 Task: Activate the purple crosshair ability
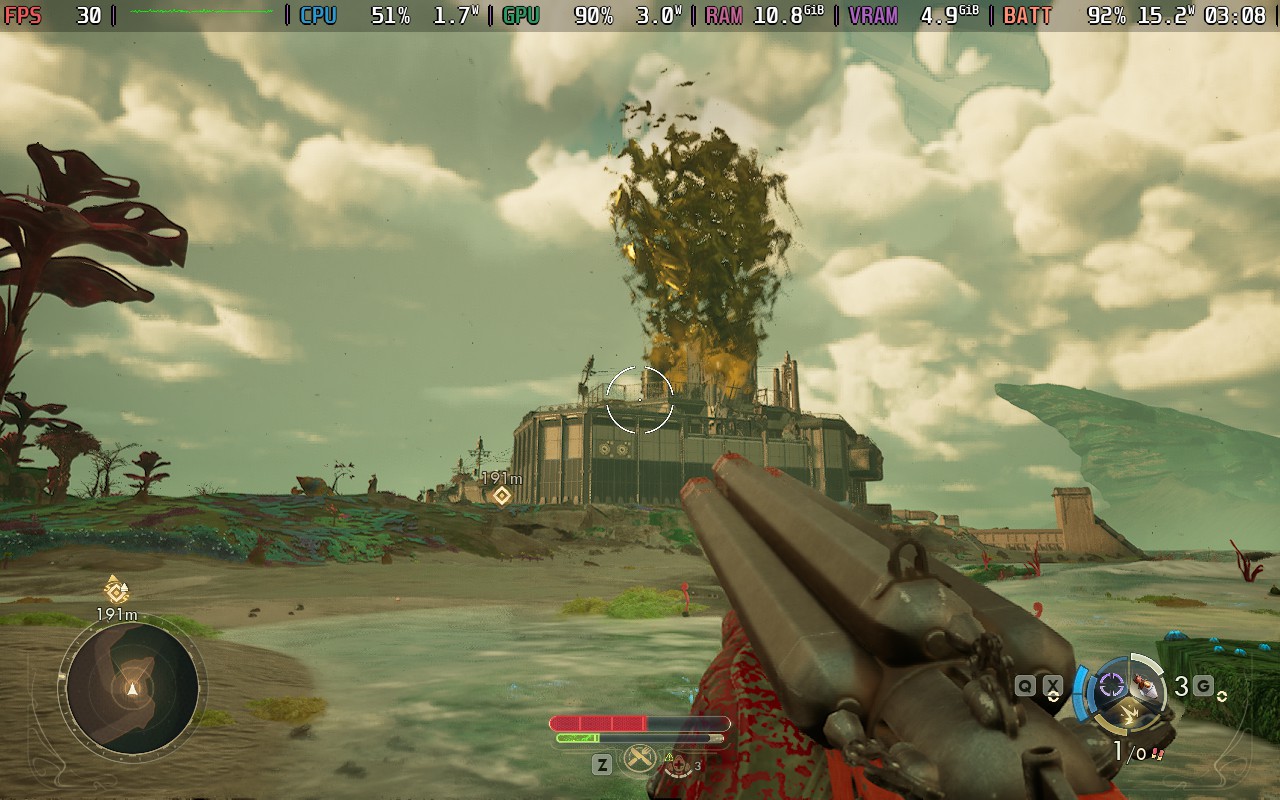coord(1110,685)
